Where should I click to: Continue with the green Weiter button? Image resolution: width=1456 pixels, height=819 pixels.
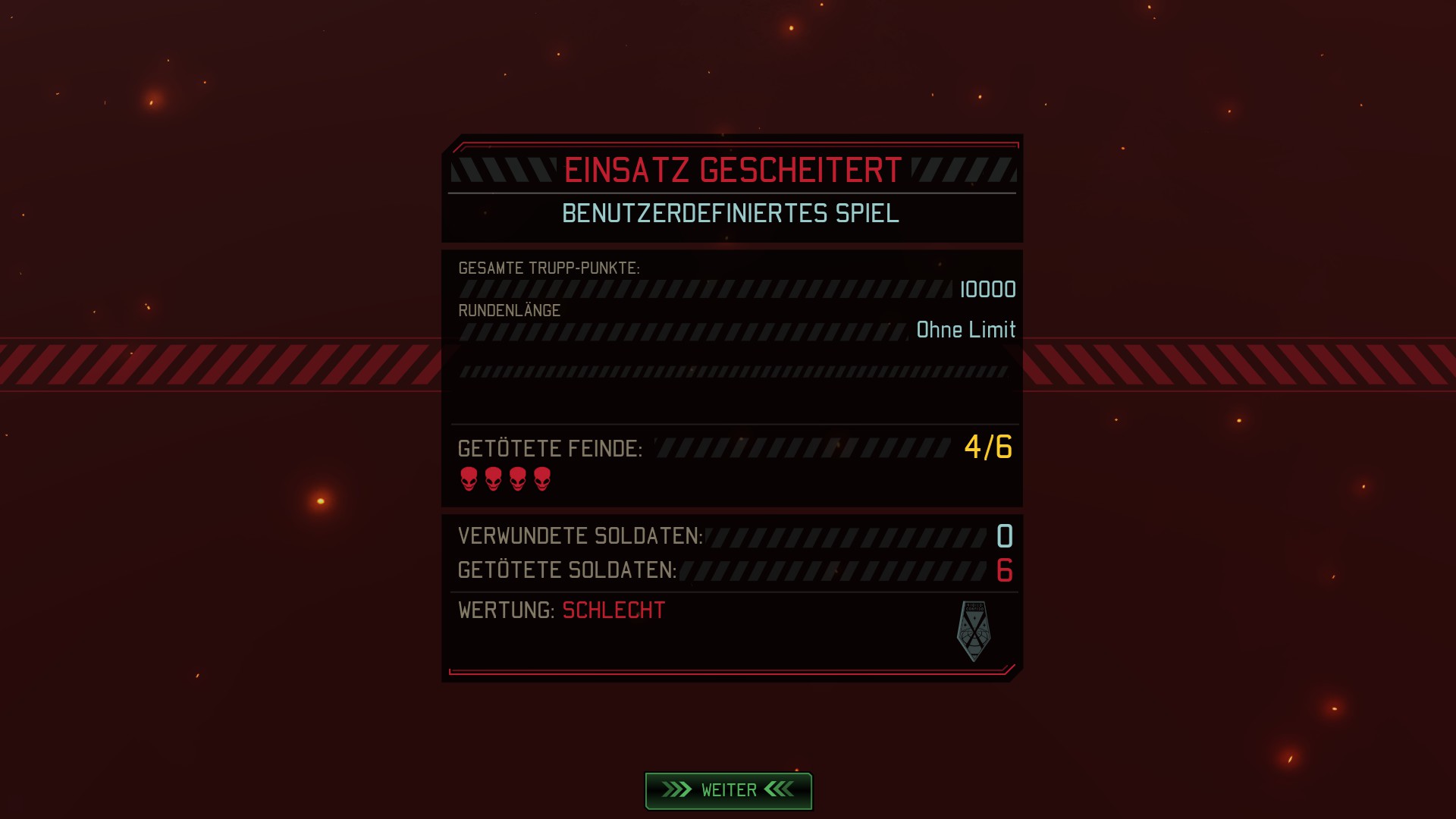tap(728, 790)
